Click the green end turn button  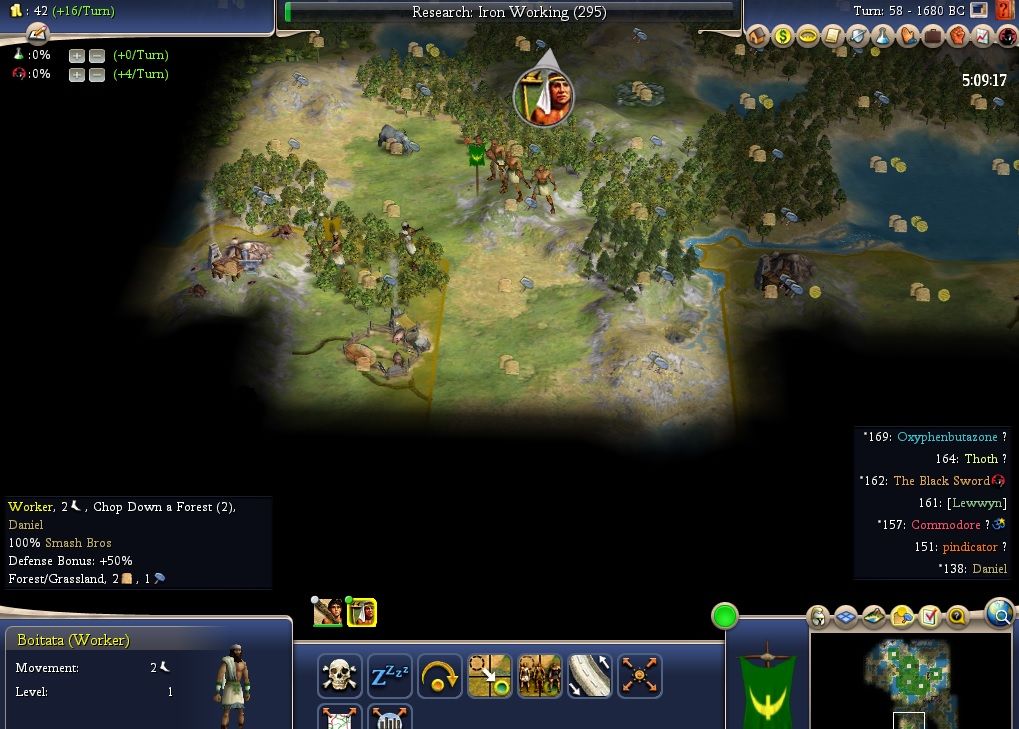pyautogui.click(x=725, y=616)
